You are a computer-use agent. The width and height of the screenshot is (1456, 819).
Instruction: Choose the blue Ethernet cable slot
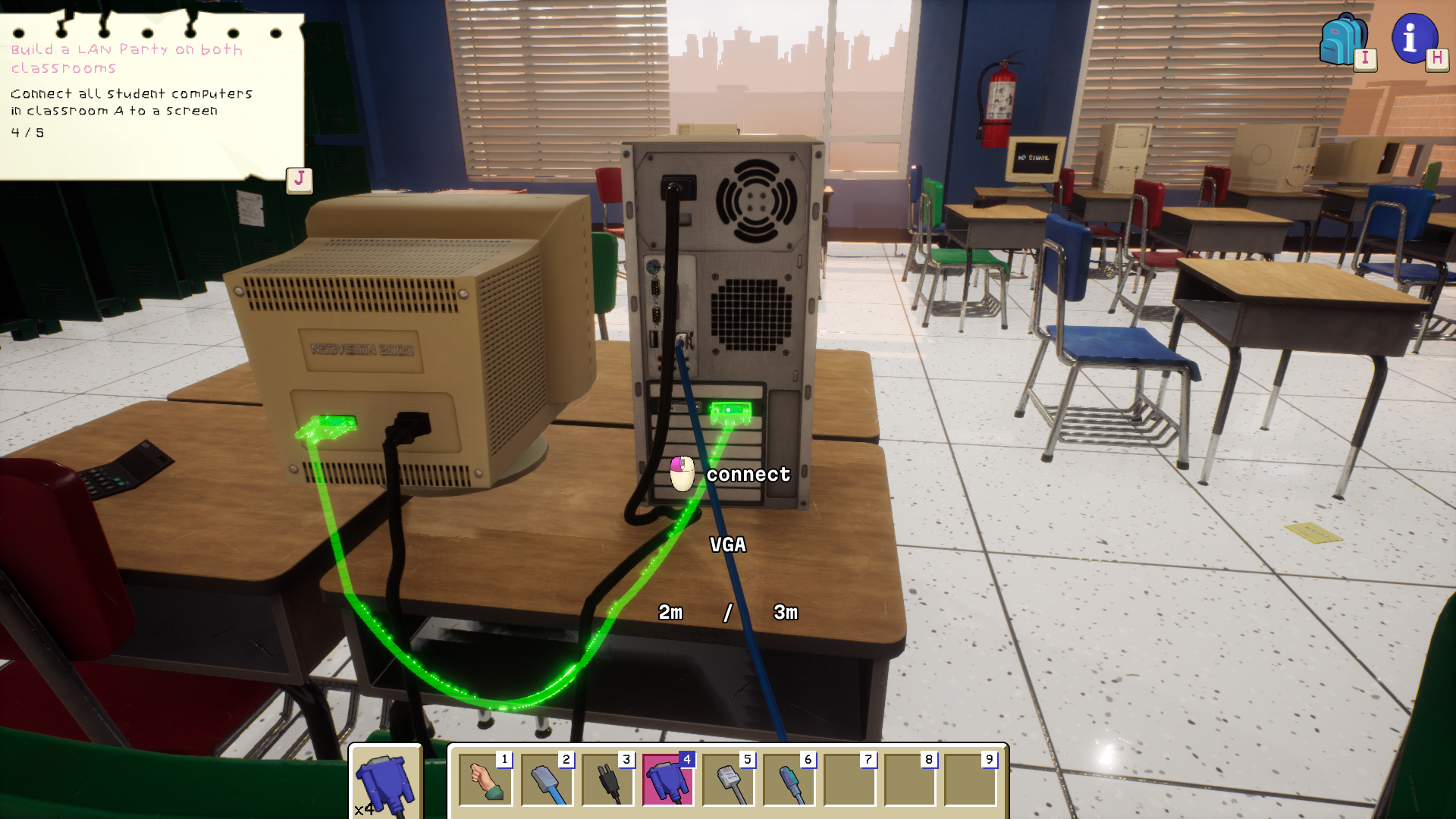pos(547,780)
